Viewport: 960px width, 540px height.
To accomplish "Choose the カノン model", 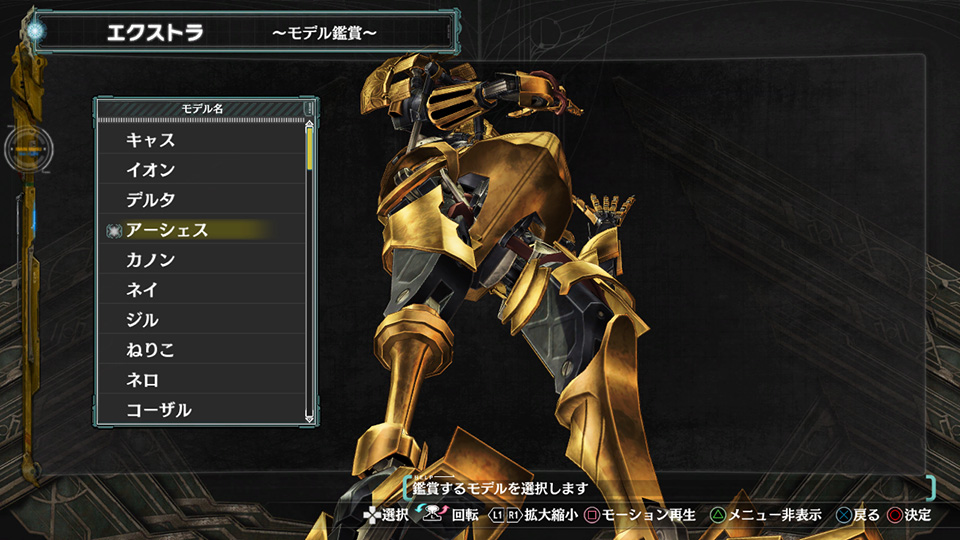I will click(x=151, y=260).
